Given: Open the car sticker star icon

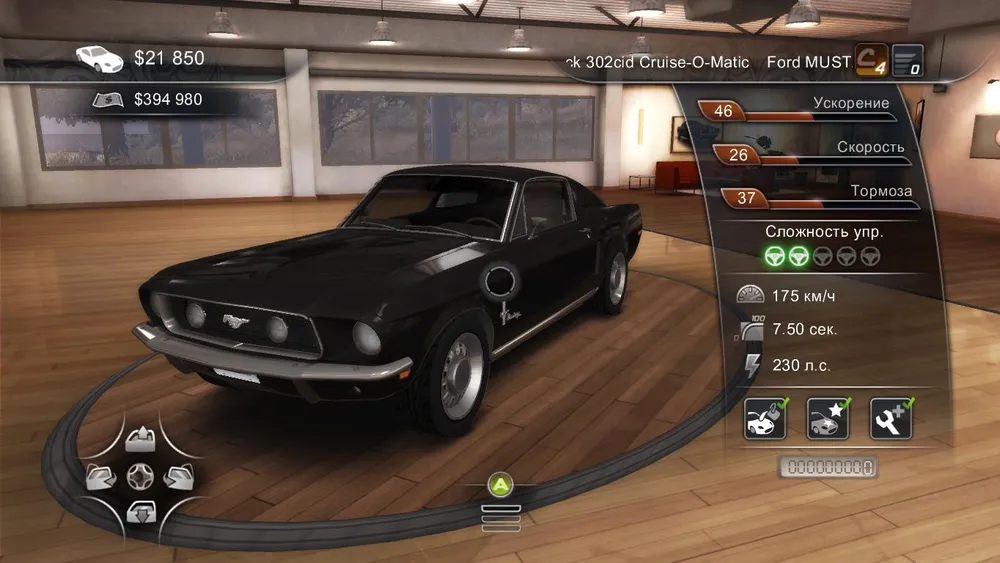Looking at the screenshot, I should point(827,418).
